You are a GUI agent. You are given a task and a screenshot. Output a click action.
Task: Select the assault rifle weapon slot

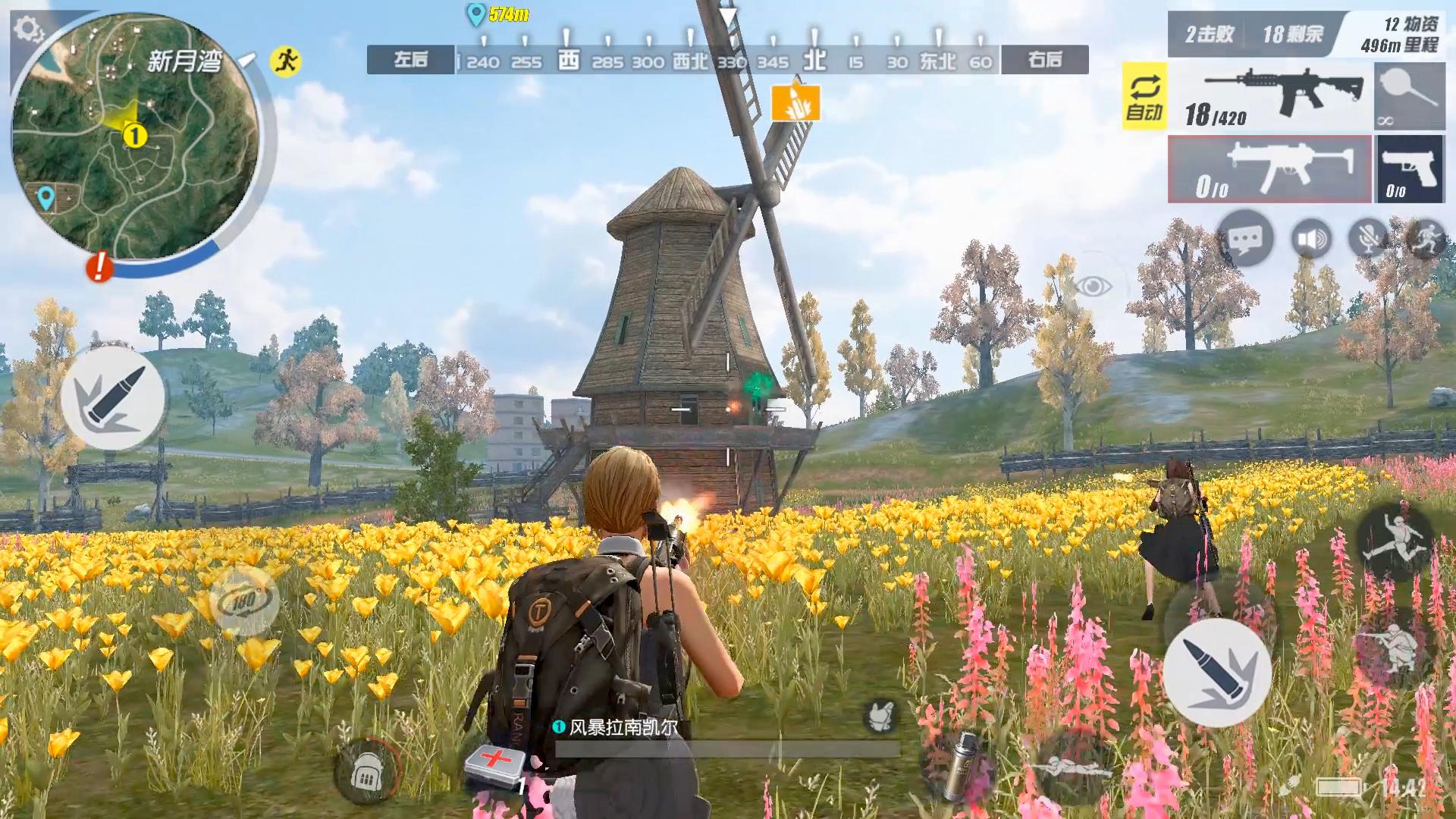(x=1271, y=97)
